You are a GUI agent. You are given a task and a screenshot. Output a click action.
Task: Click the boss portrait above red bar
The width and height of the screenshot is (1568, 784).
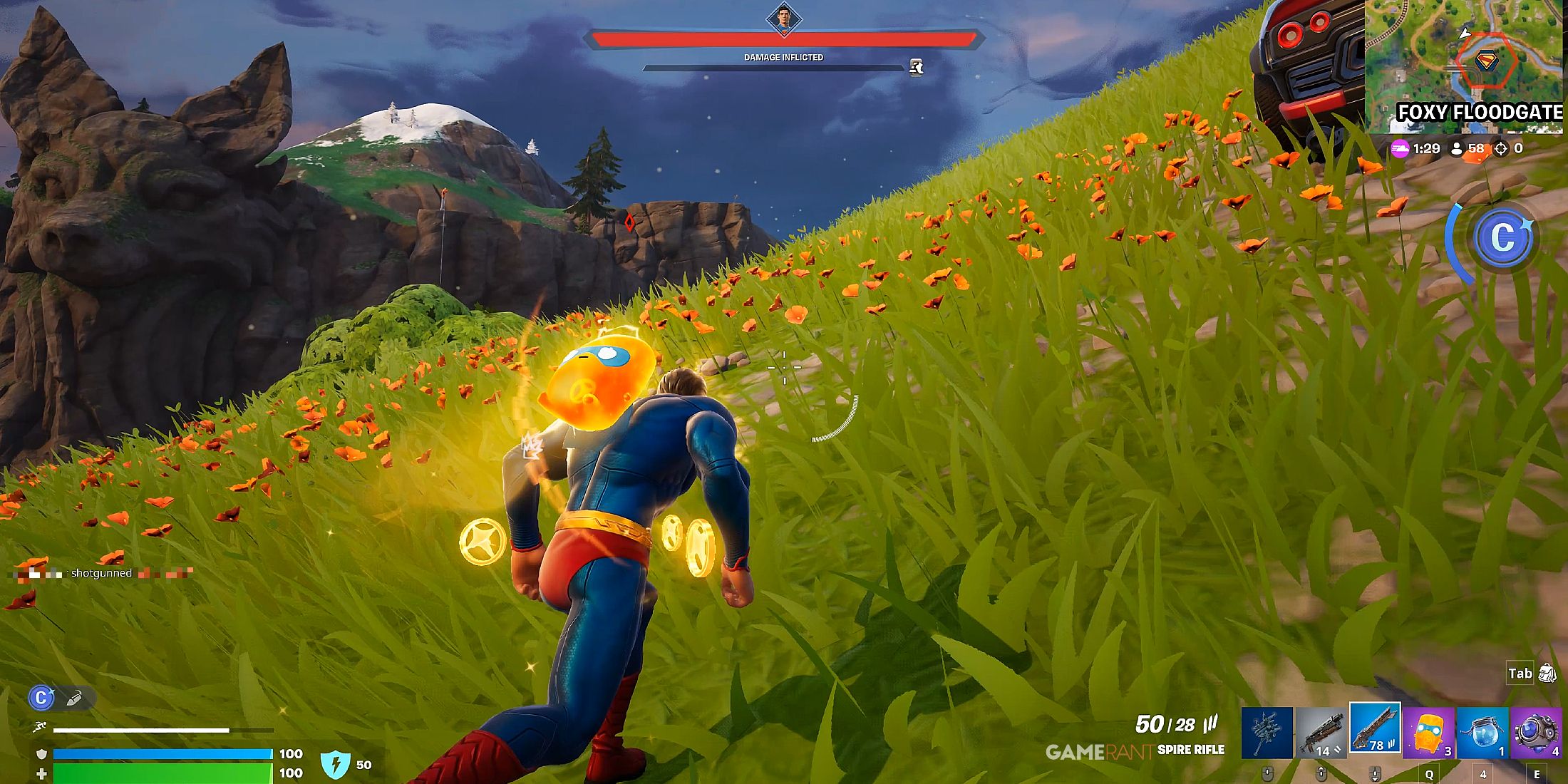pyautogui.click(x=784, y=19)
